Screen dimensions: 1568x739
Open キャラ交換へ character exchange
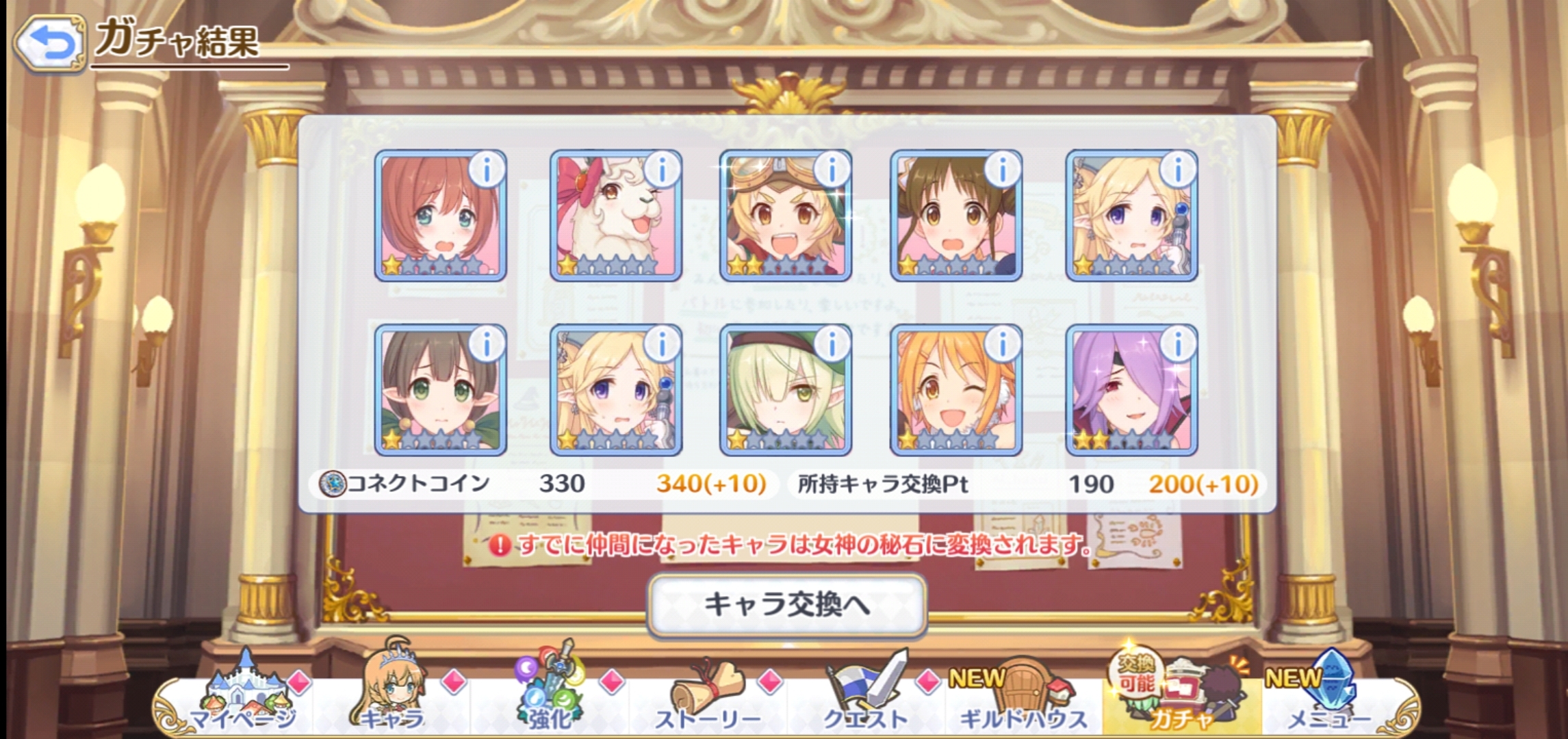tap(786, 605)
